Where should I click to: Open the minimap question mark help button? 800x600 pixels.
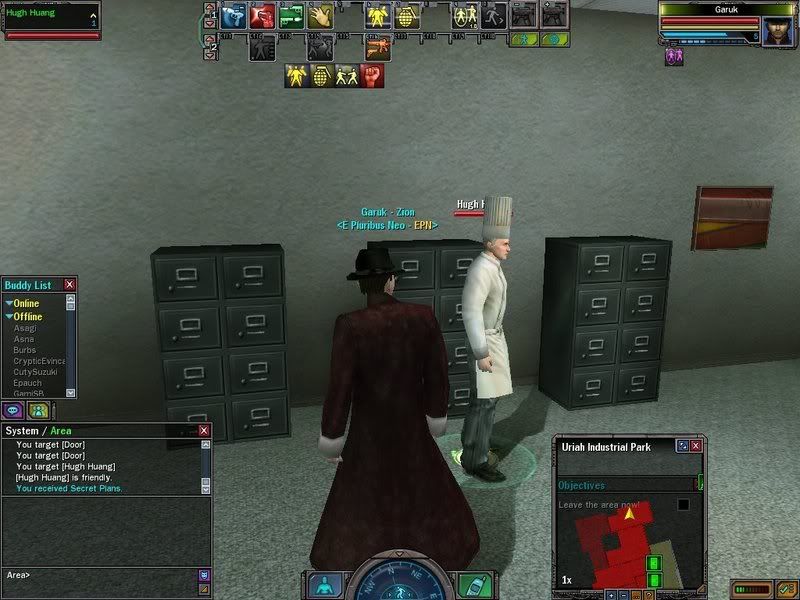click(647, 594)
